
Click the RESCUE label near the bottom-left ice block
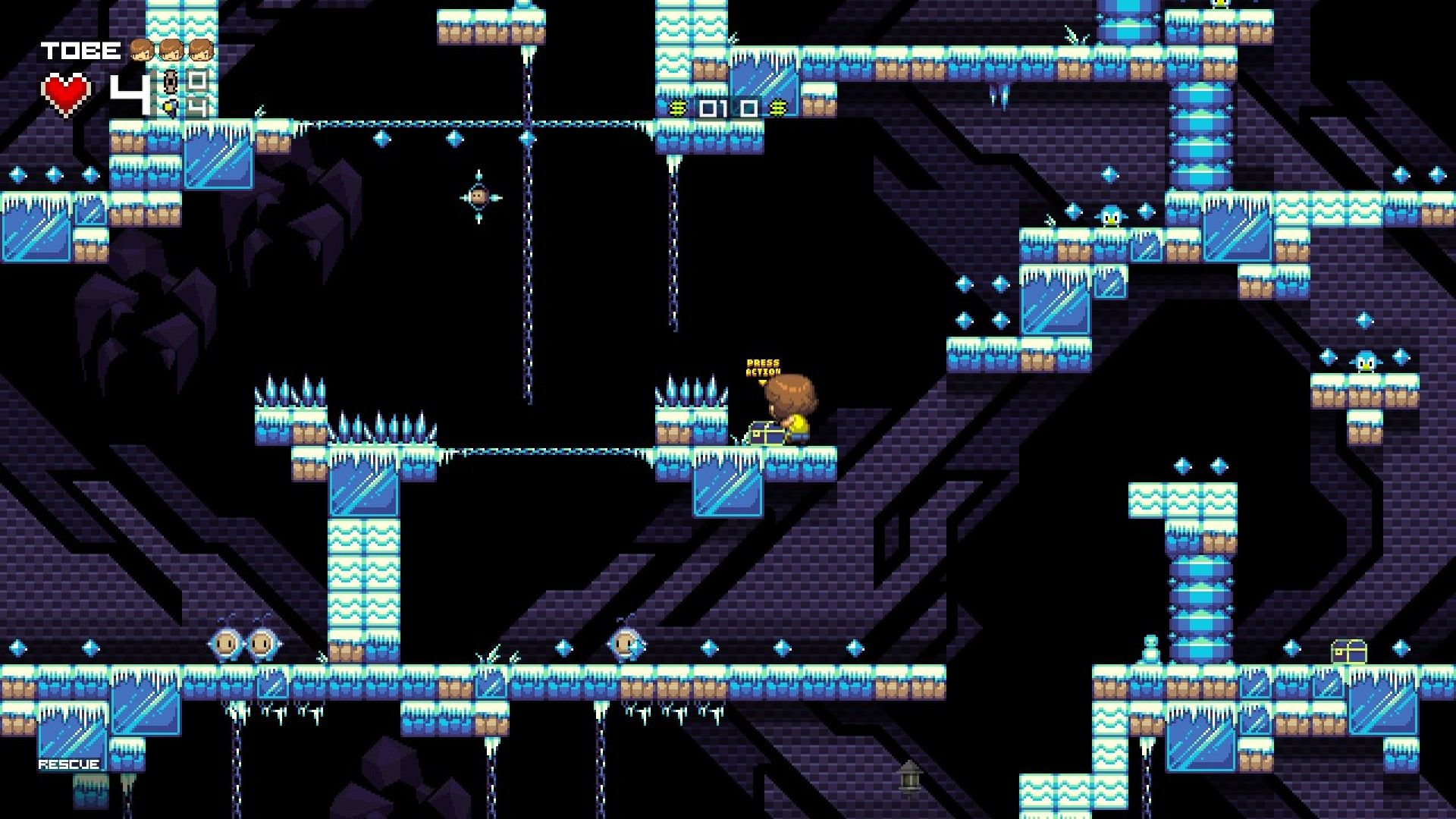(x=68, y=763)
